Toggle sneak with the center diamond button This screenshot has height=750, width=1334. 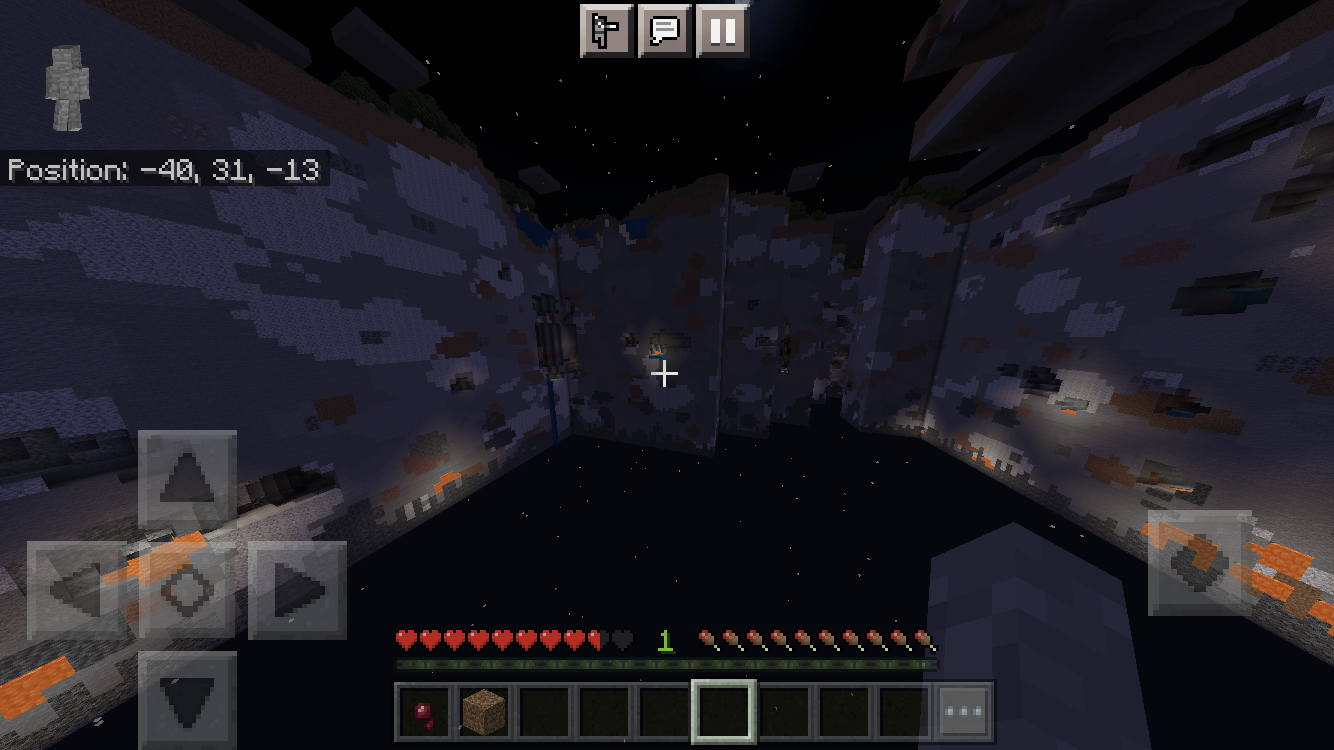pos(187,590)
